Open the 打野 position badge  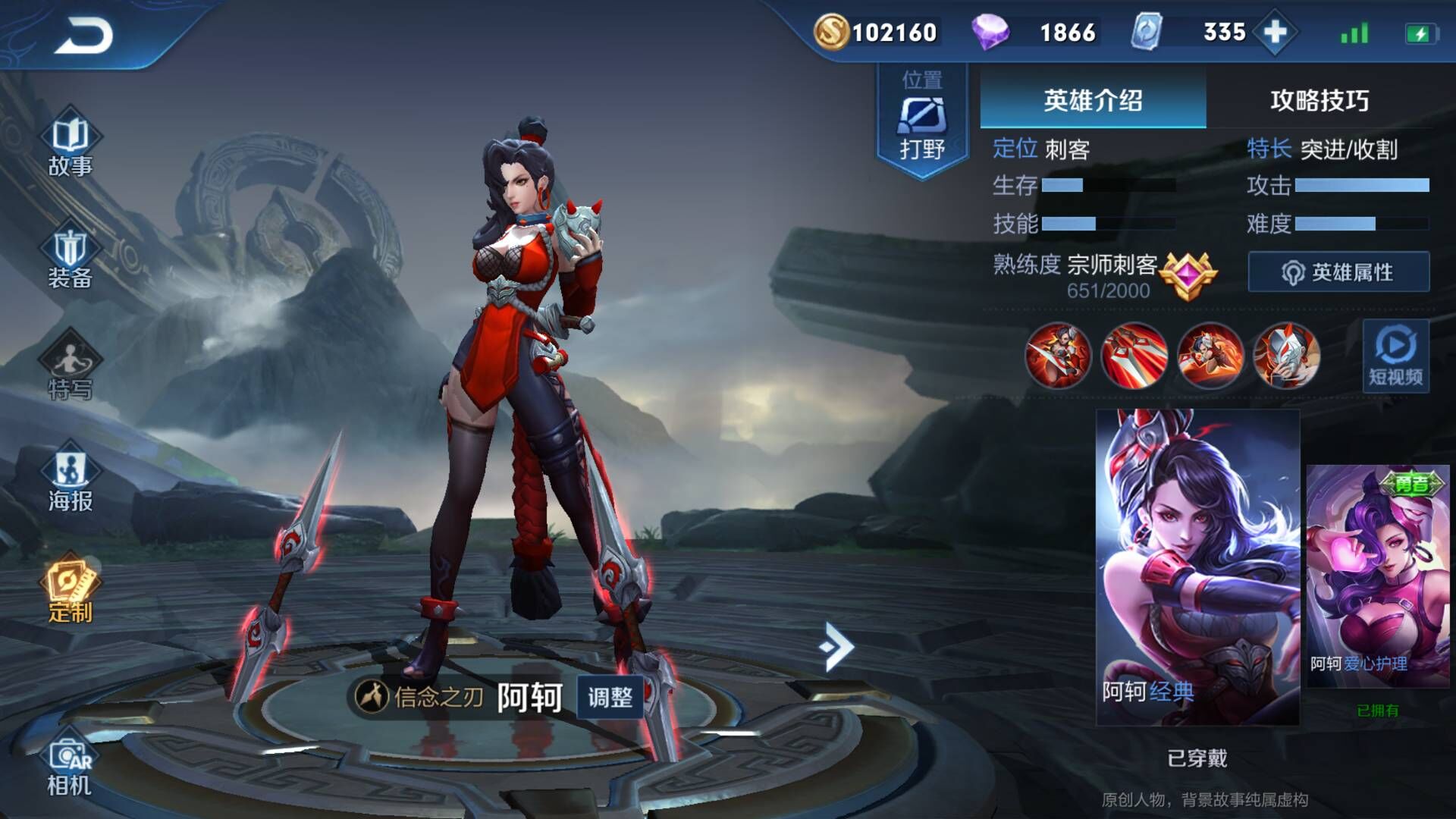pyautogui.click(x=922, y=121)
